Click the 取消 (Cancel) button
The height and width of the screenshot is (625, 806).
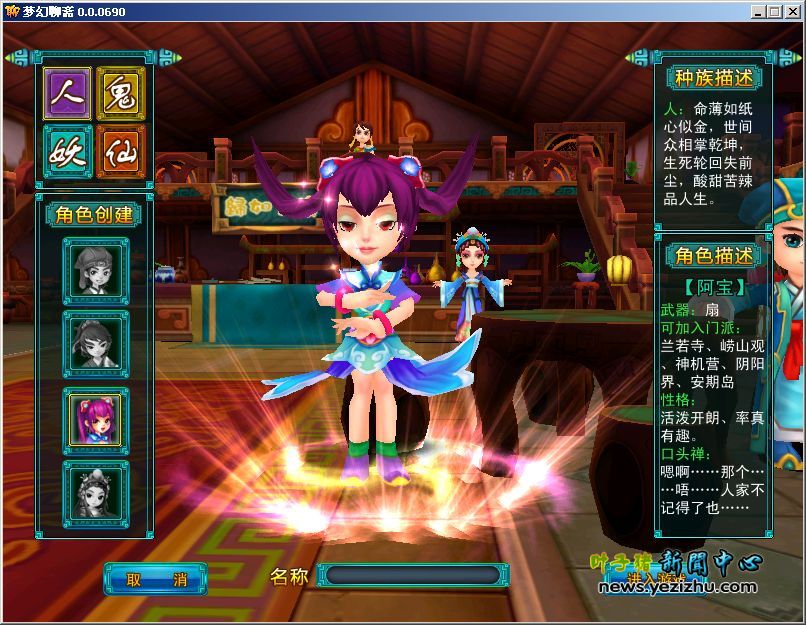155,578
